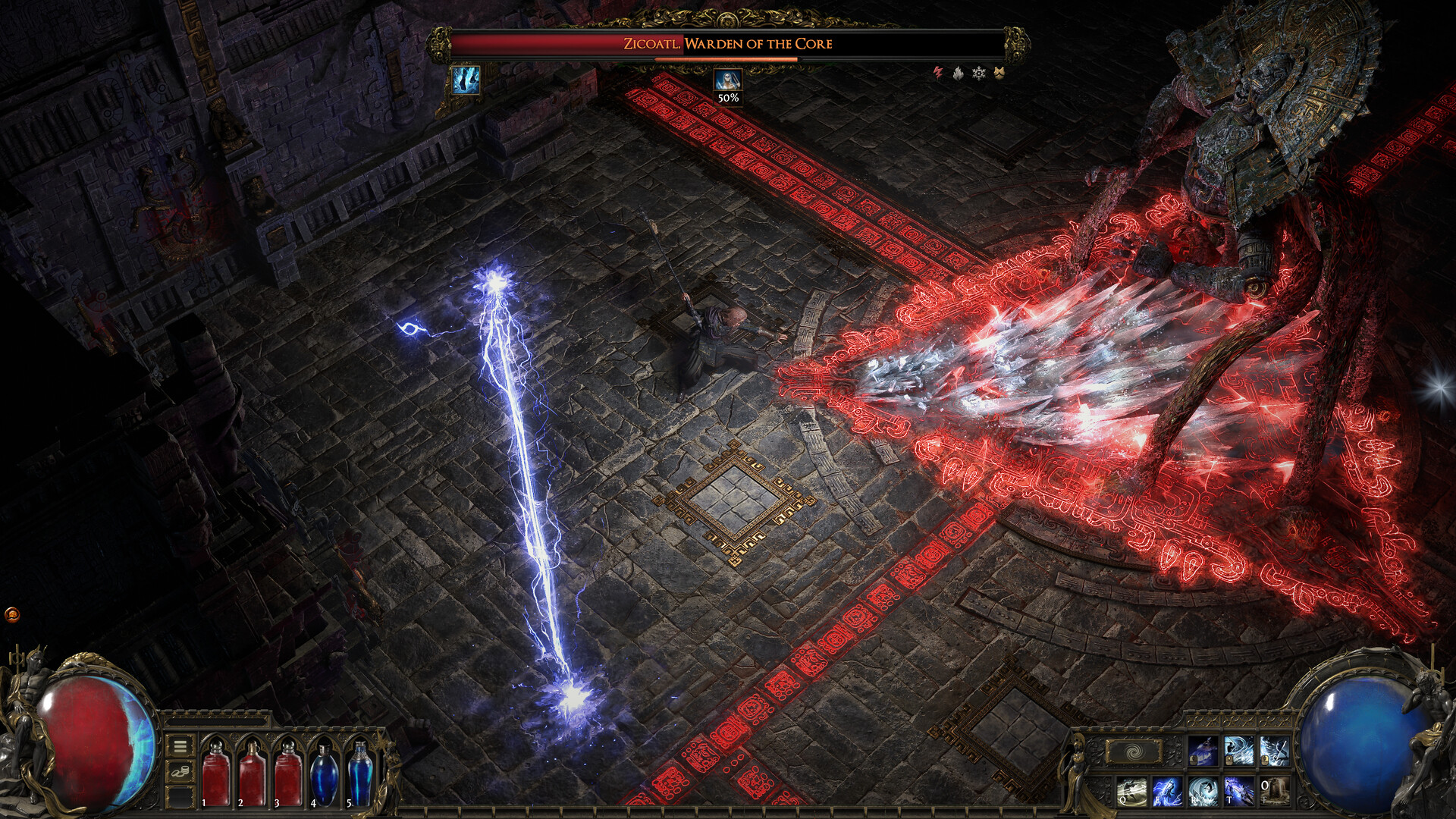1456x819 pixels.
Task: Open the hamburger options menu
Action: click(x=180, y=745)
